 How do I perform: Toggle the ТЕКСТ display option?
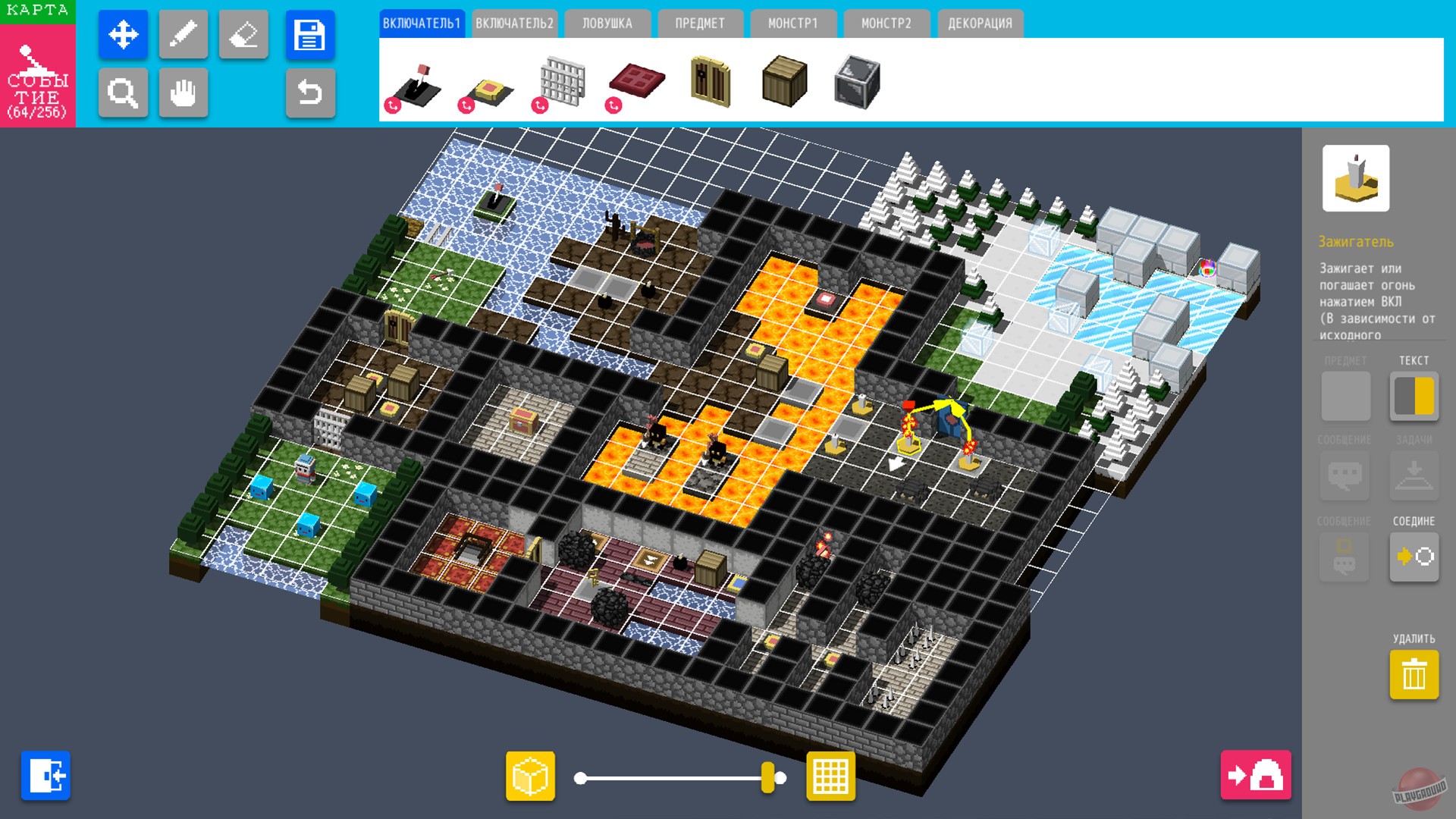pos(1413,397)
